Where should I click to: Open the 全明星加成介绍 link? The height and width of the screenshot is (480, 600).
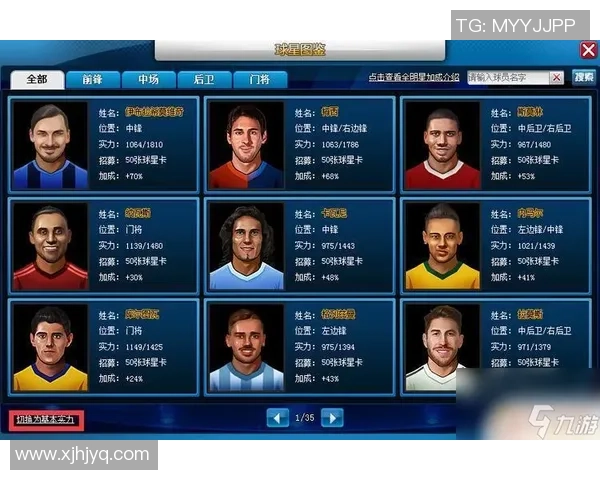coord(413,78)
